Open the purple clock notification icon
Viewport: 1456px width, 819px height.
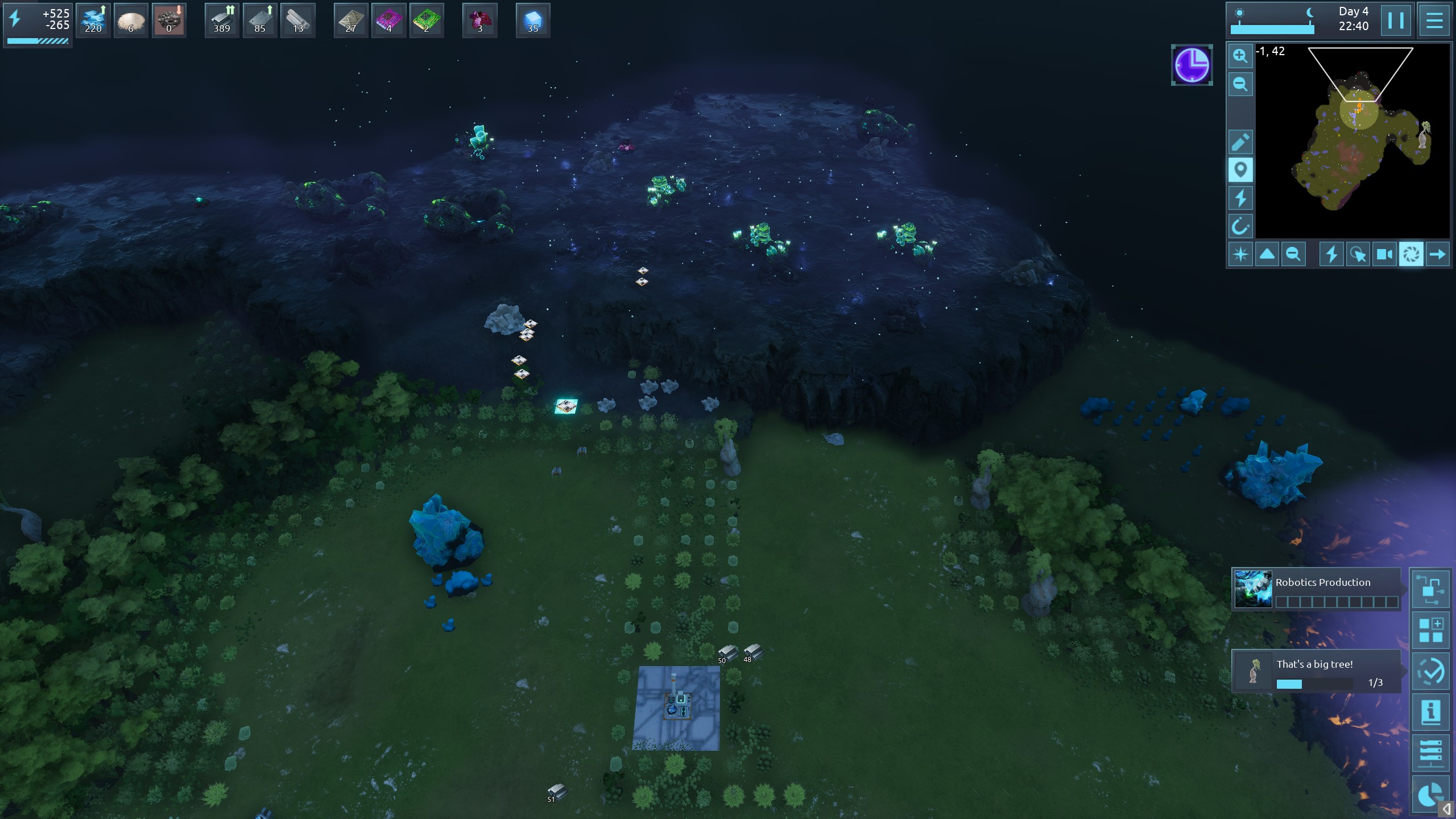(x=1192, y=65)
